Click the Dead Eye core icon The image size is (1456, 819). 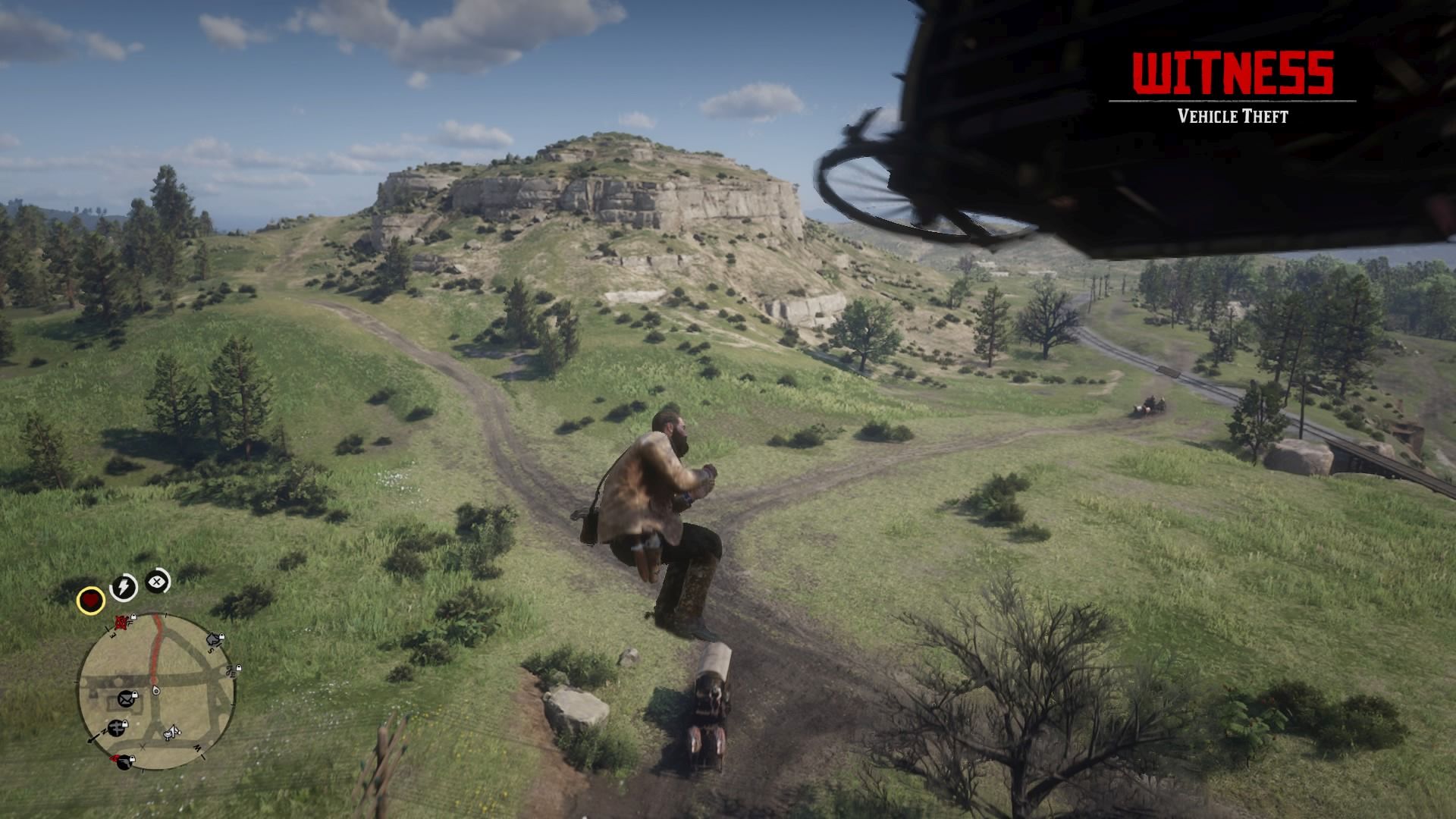point(157,582)
